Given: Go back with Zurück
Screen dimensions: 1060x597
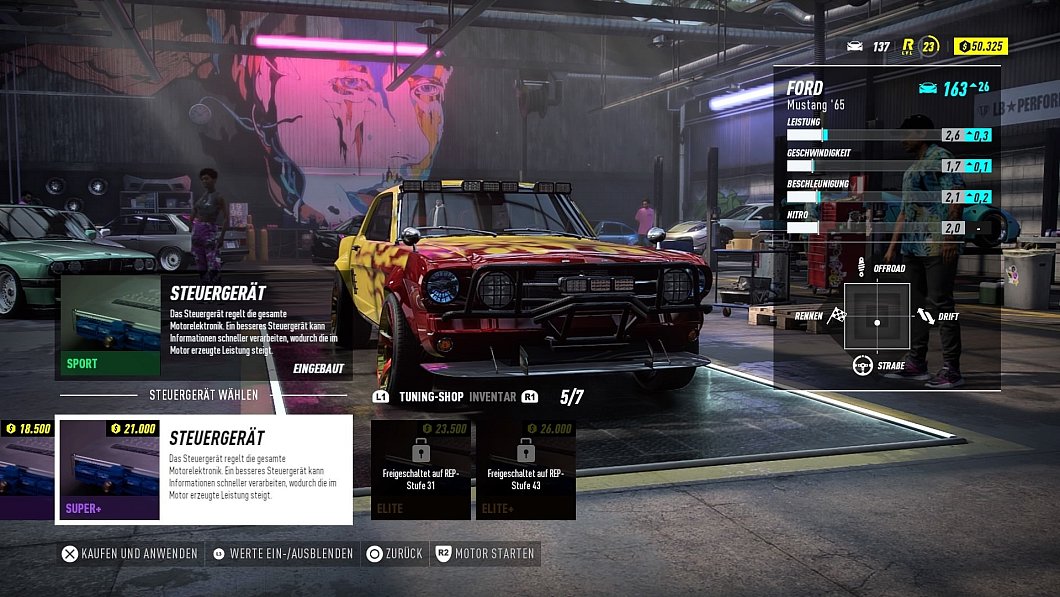Looking at the screenshot, I should (395, 553).
